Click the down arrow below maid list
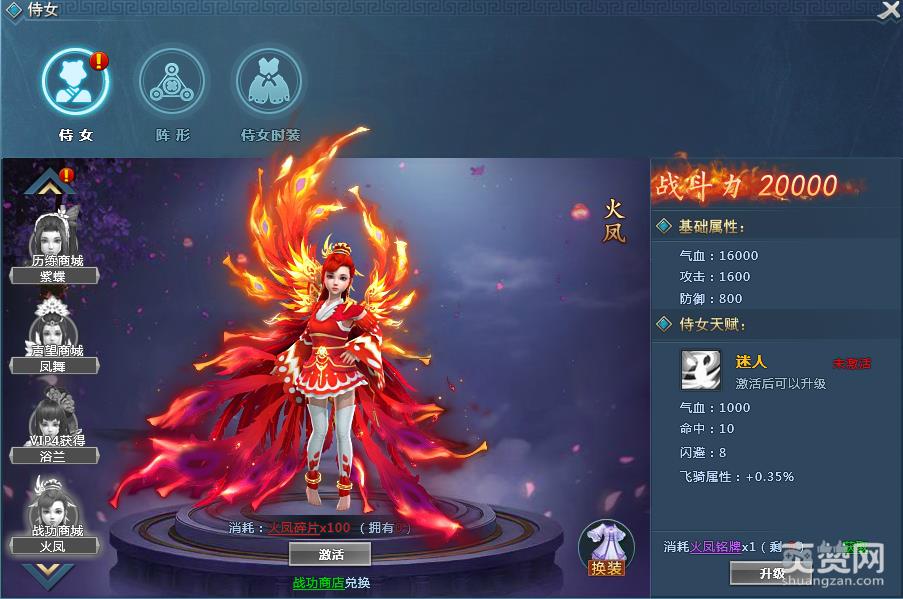The width and height of the screenshot is (903, 599). click(x=50, y=574)
